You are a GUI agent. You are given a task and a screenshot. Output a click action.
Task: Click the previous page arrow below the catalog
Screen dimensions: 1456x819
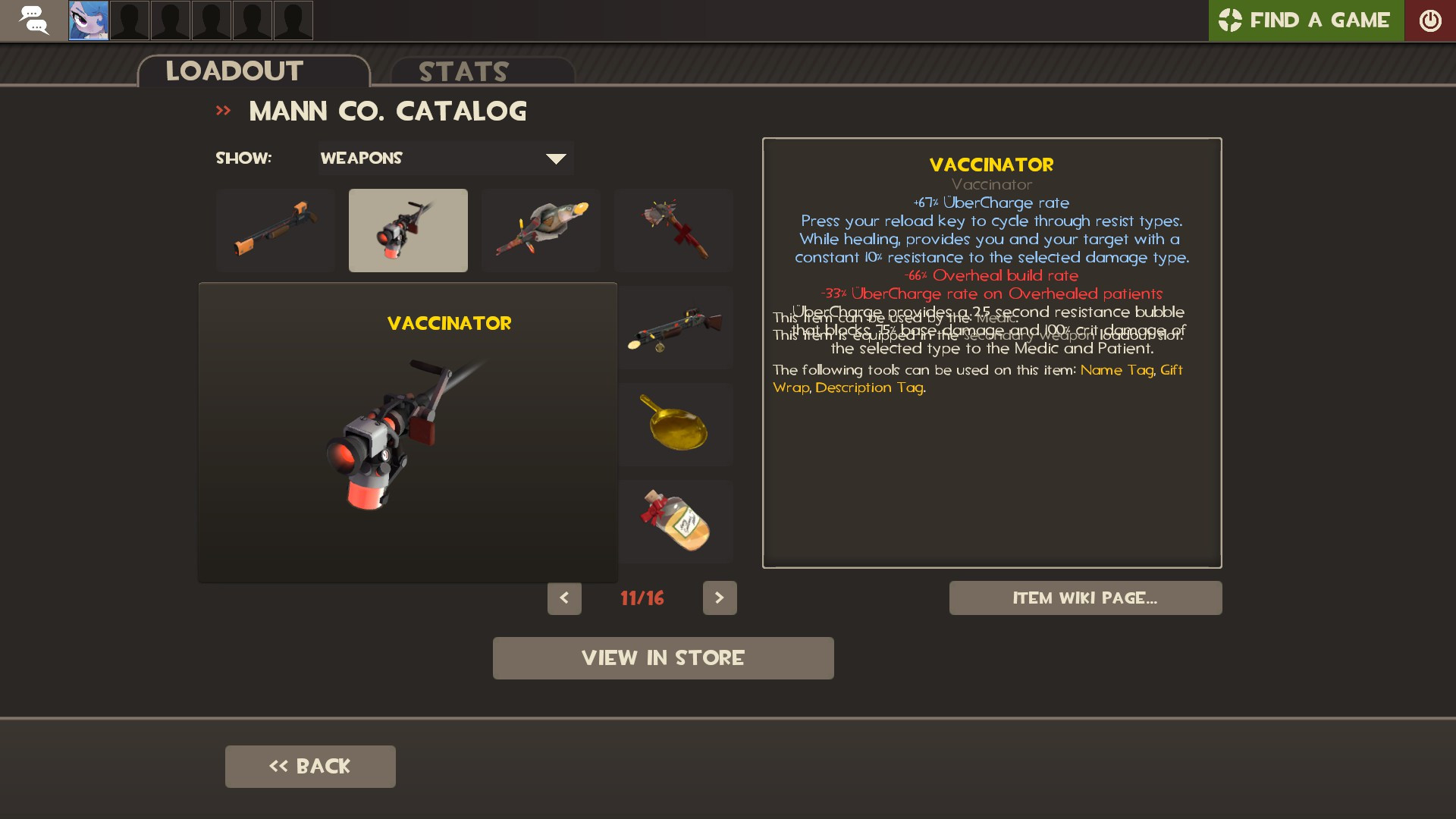pos(564,598)
